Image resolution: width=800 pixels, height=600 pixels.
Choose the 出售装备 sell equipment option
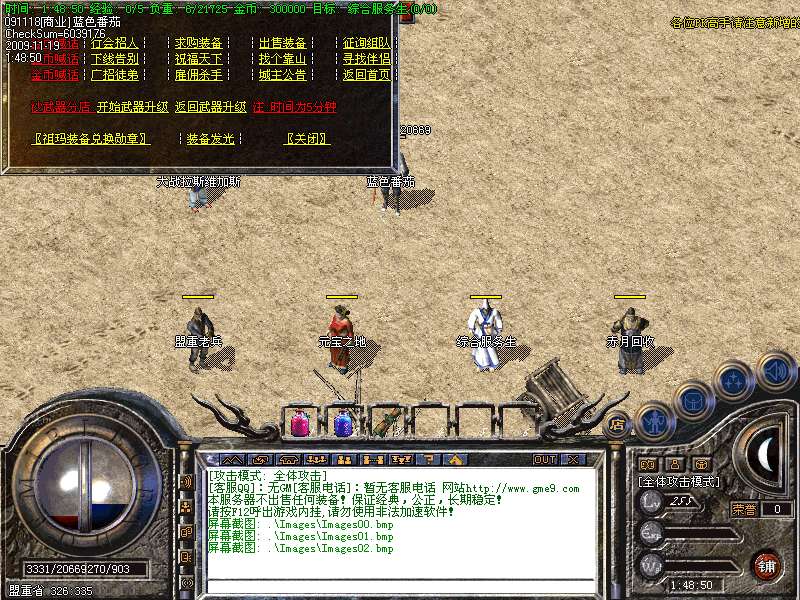[x=283, y=44]
